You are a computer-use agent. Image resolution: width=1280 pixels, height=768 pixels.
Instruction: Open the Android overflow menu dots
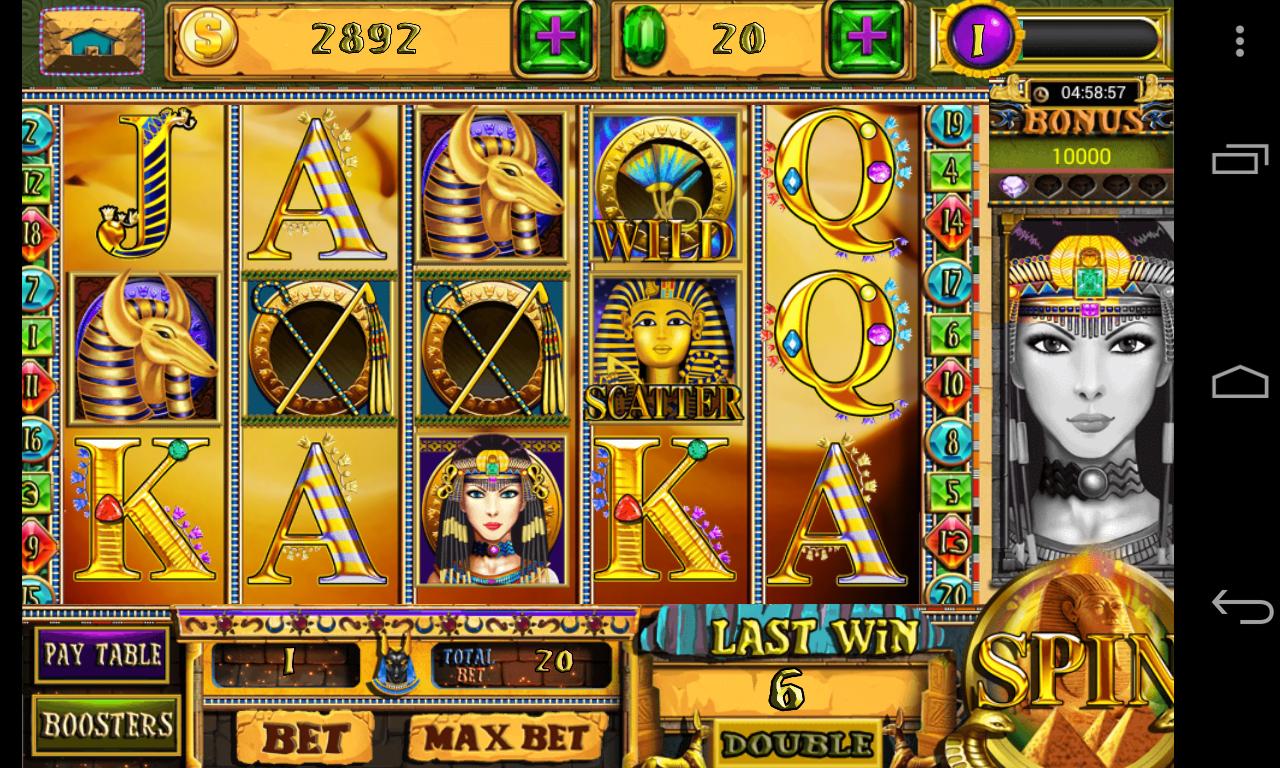click(x=1240, y=40)
